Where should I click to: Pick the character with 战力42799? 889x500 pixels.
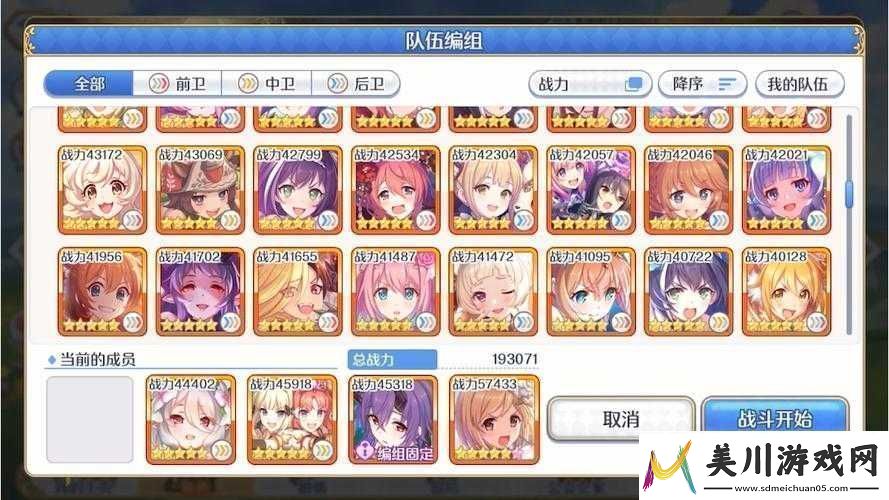click(298, 190)
